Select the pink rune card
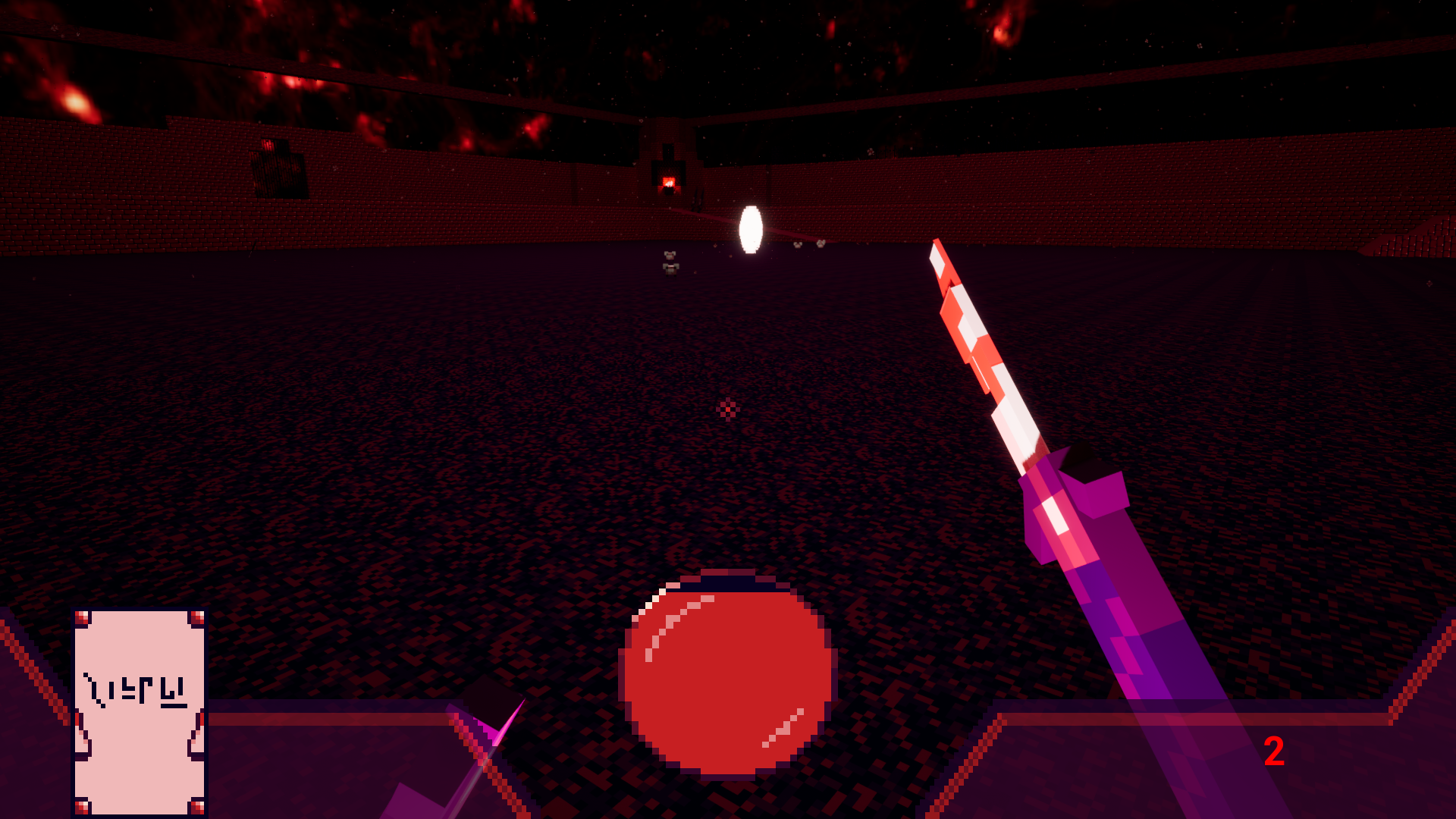Viewport: 1456px width, 819px height. tap(140, 711)
